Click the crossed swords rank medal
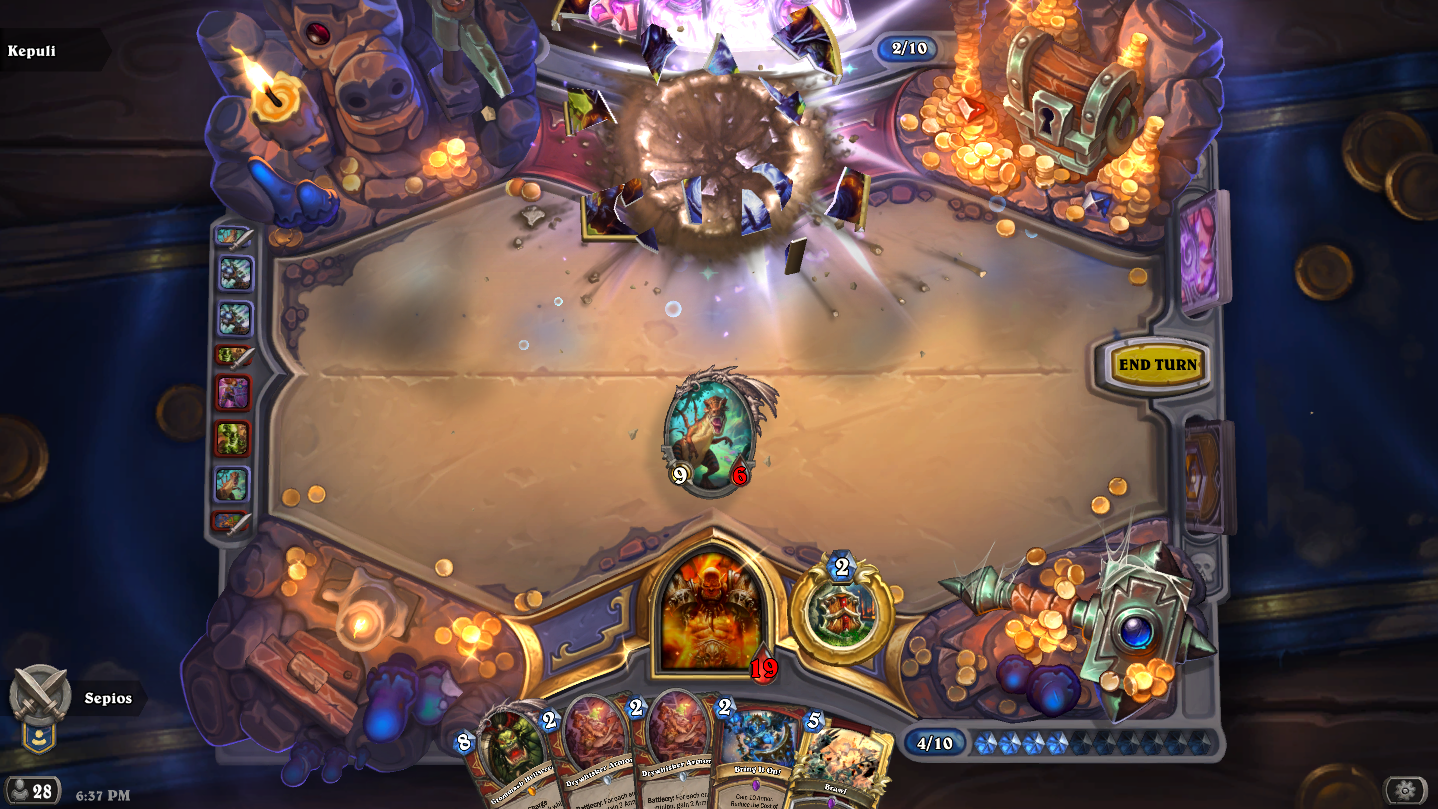 click(39, 696)
